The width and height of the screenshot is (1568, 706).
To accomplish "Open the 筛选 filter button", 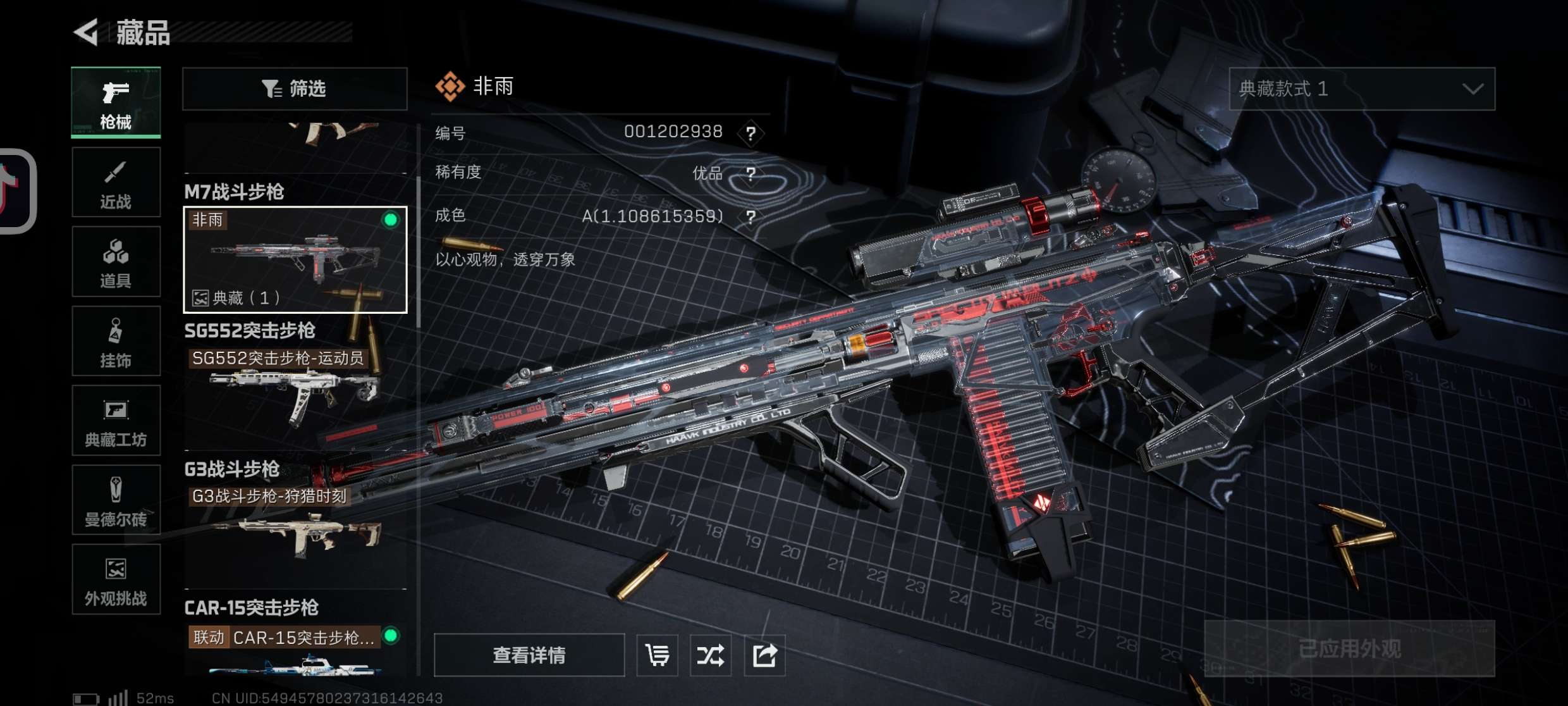I will (x=295, y=89).
